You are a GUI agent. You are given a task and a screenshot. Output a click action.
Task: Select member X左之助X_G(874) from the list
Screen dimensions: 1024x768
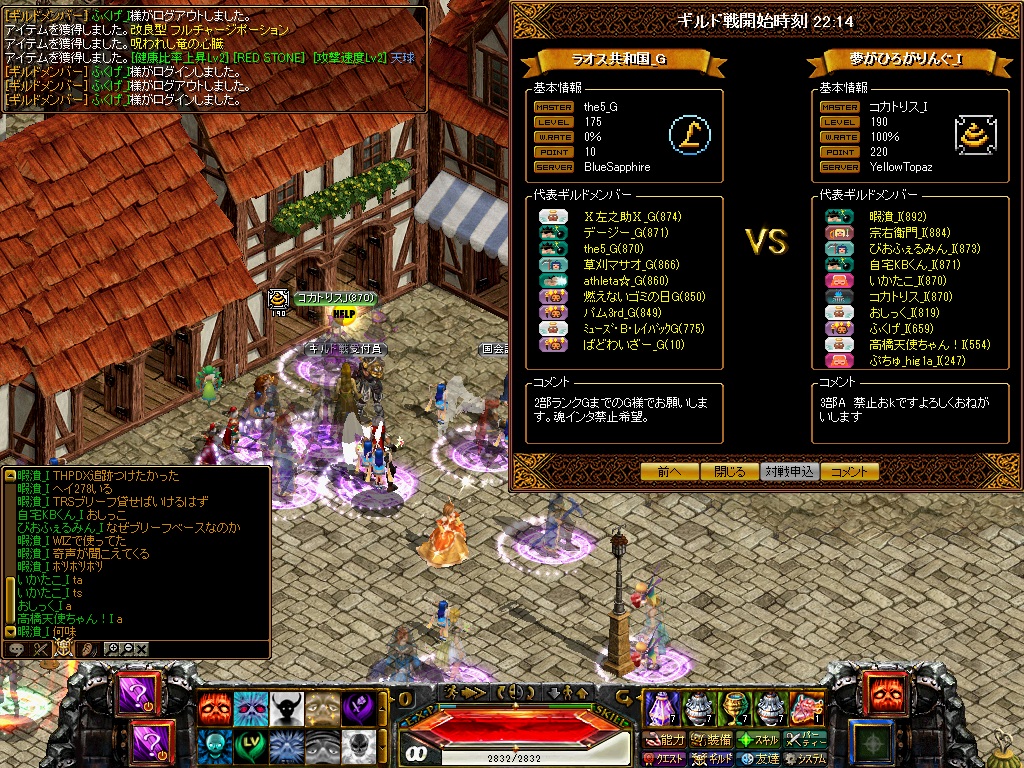click(632, 217)
